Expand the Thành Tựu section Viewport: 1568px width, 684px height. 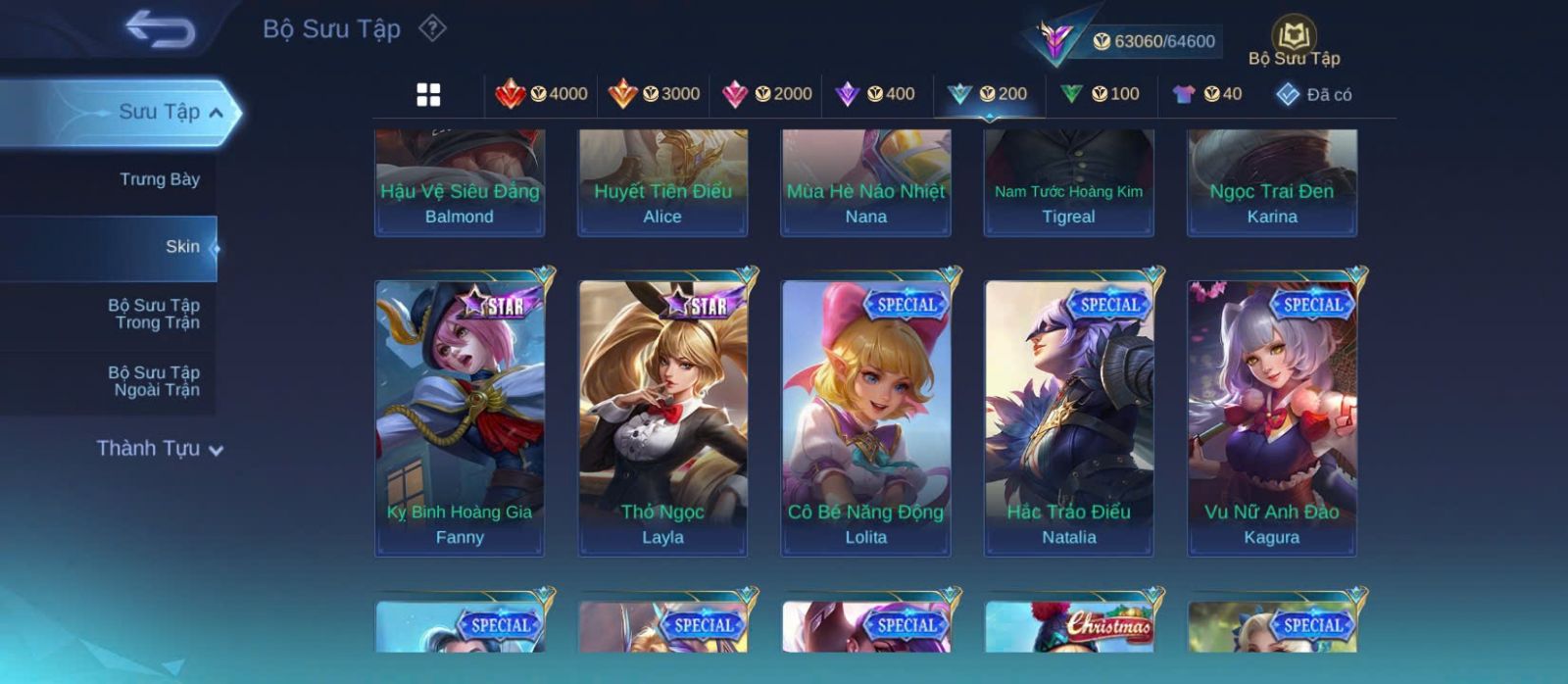(x=159, y=449)
